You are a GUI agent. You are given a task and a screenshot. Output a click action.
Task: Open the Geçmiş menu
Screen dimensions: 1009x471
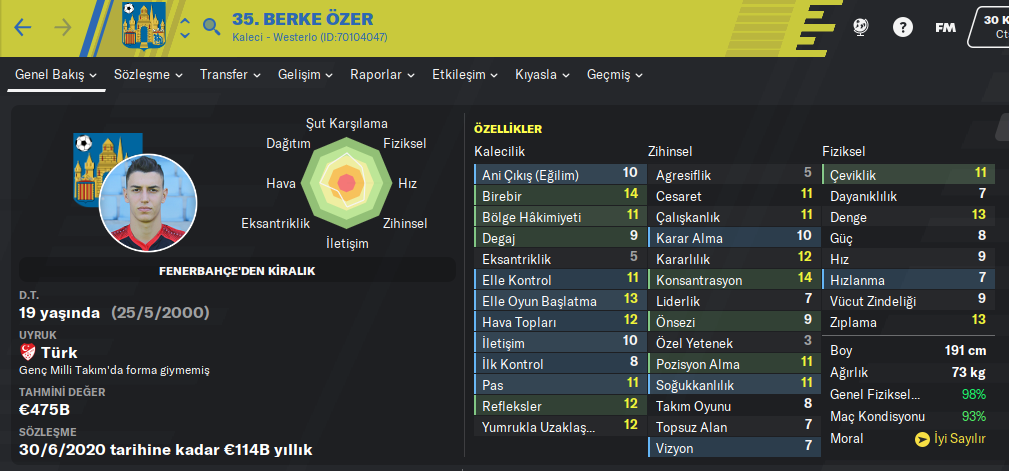pos(615,75)
